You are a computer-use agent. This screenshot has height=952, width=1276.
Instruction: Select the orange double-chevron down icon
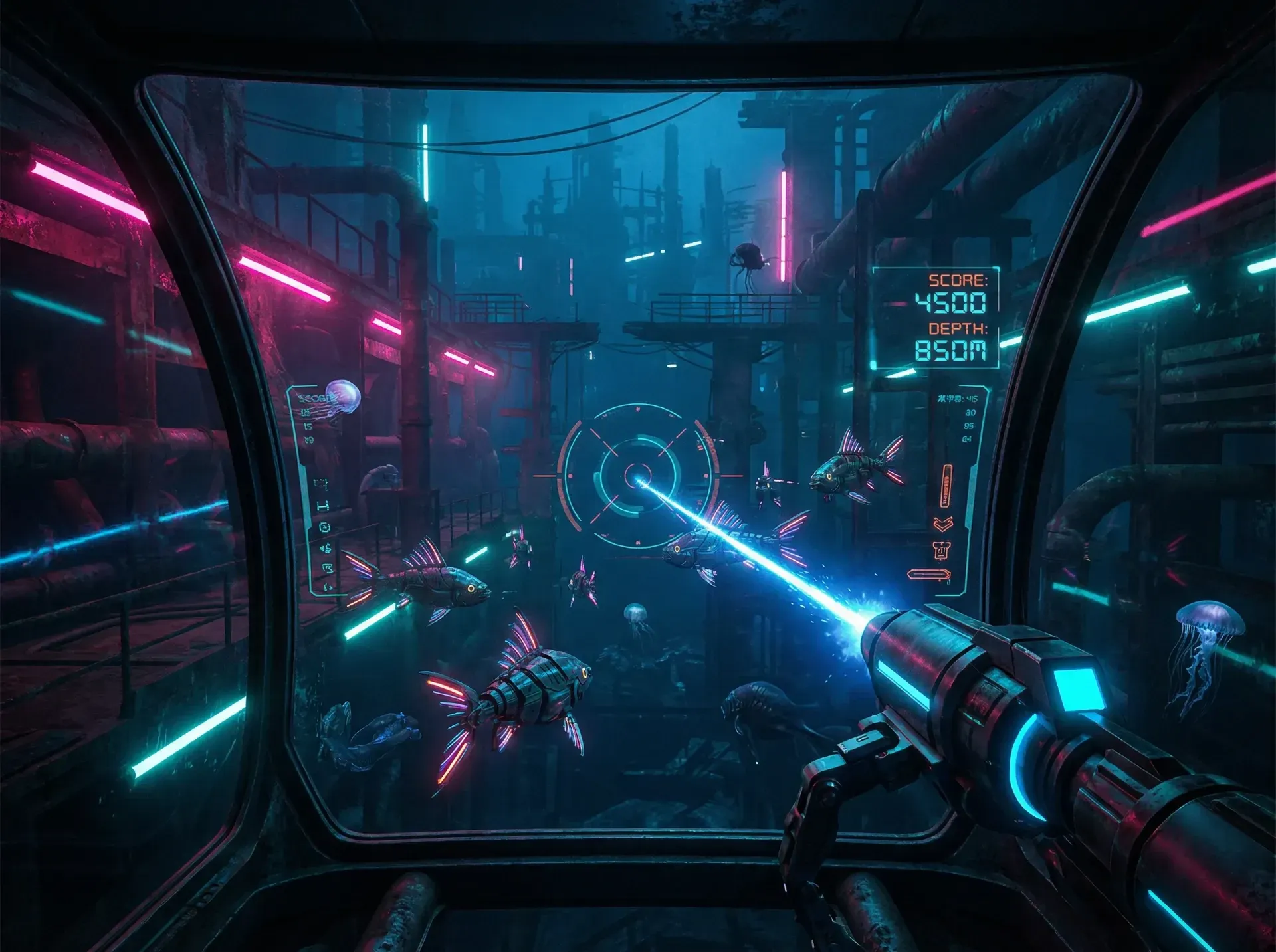943,524
